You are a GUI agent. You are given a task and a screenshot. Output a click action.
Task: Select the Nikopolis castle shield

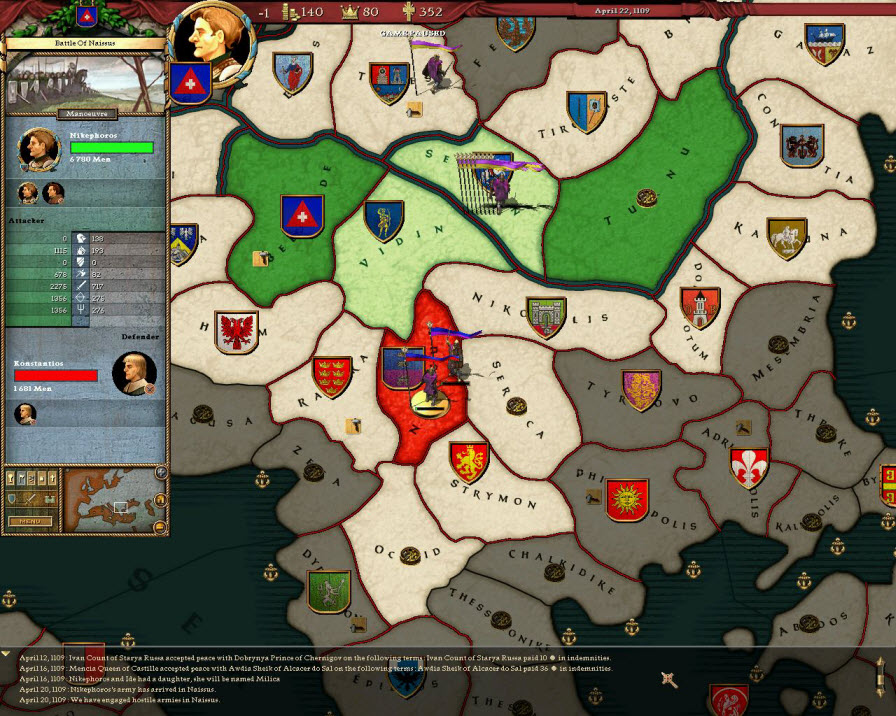pyautogui.click(x=546, y=317)
